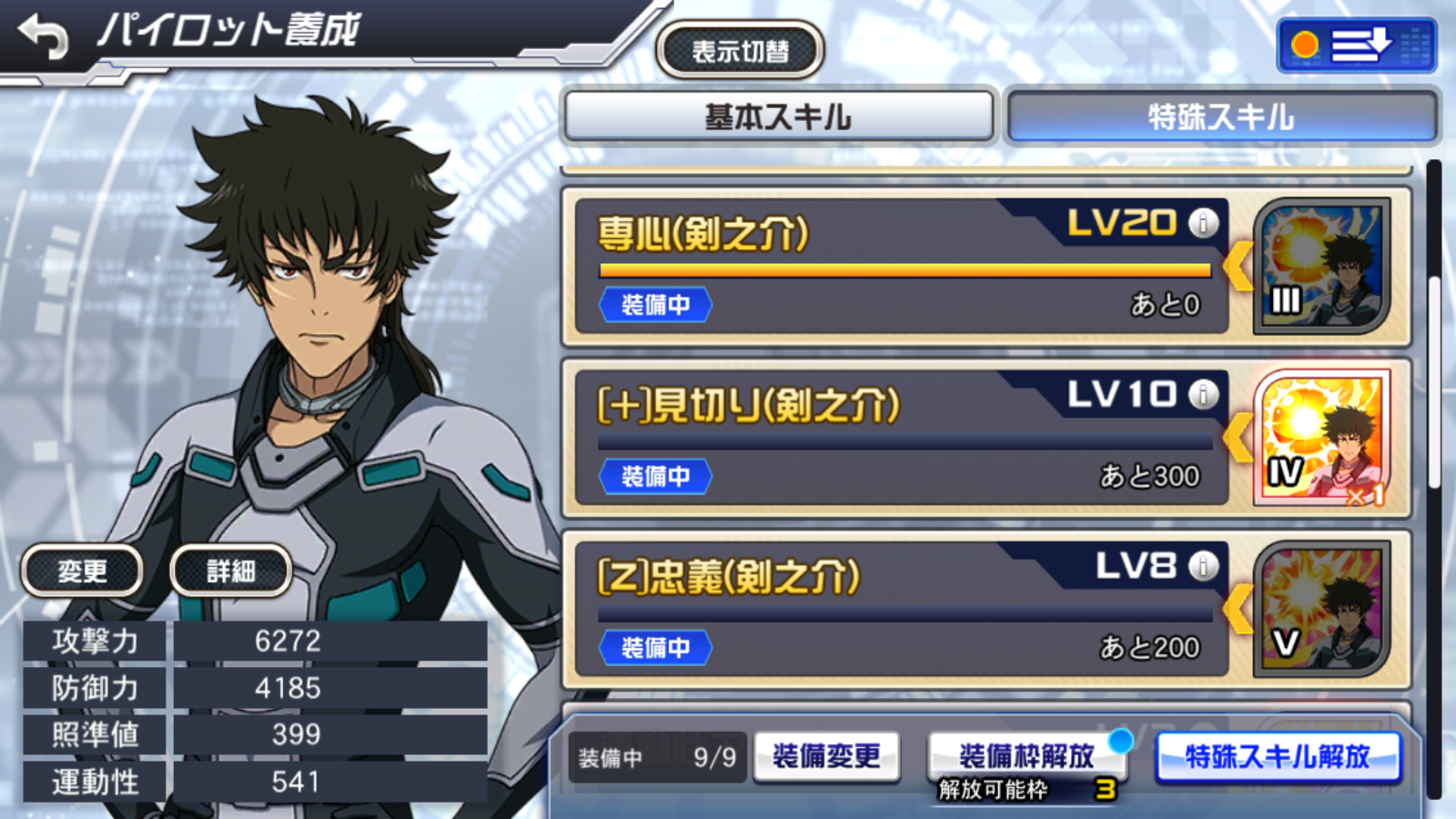This screenshot has height=819, width=1456.
Task: Open the sort filter button
Action: pyautogui.click(x=1356, y=45)
